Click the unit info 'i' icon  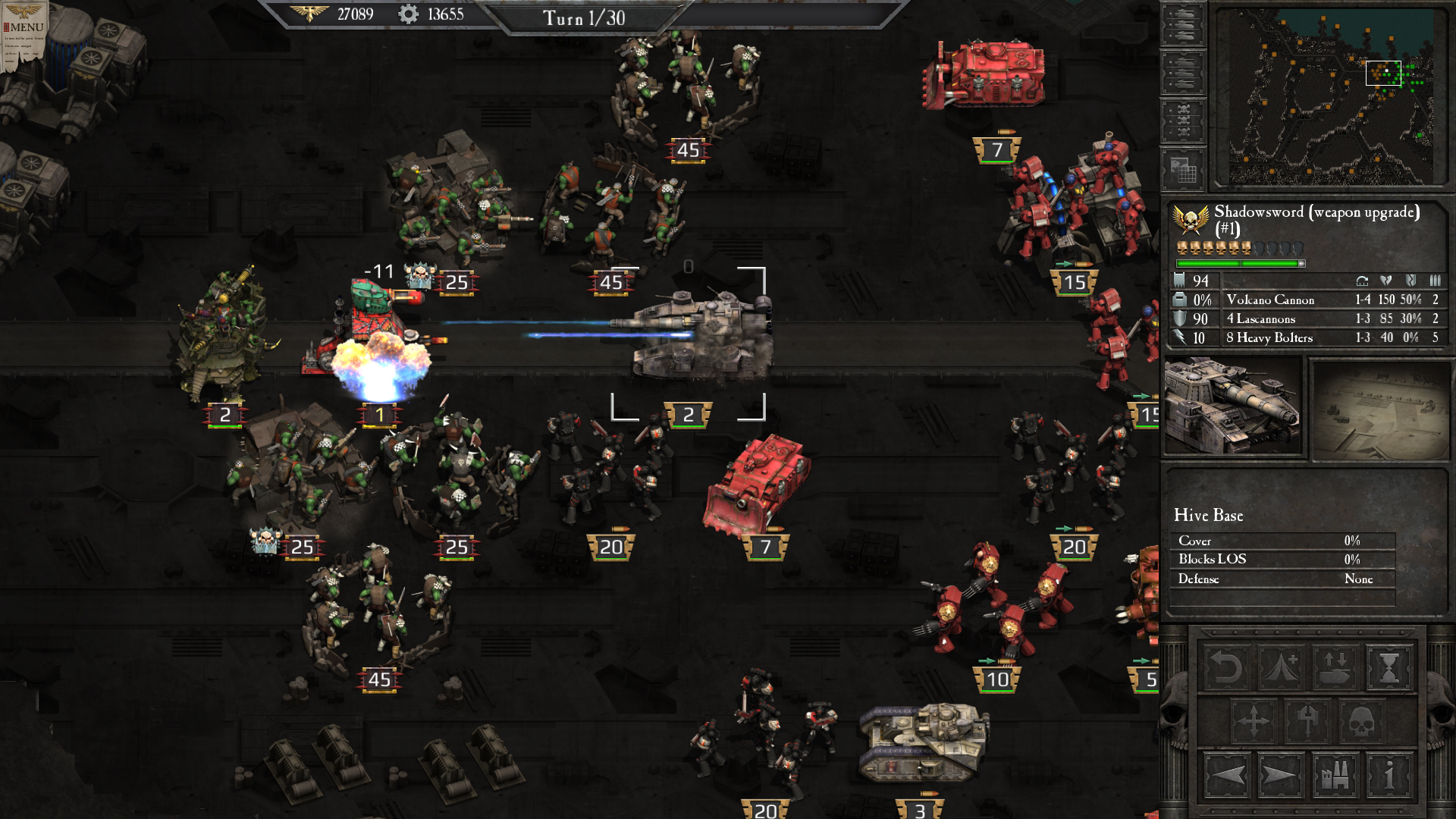click(1389, 776)
